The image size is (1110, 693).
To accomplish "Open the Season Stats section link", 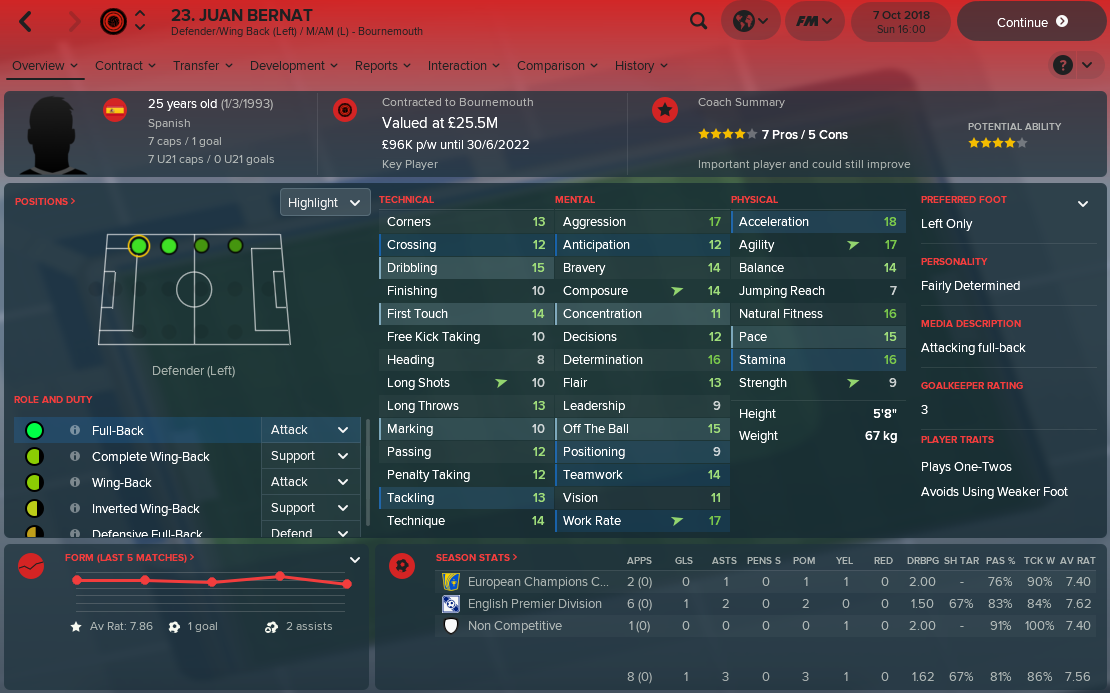I will [x=477, y=557].
